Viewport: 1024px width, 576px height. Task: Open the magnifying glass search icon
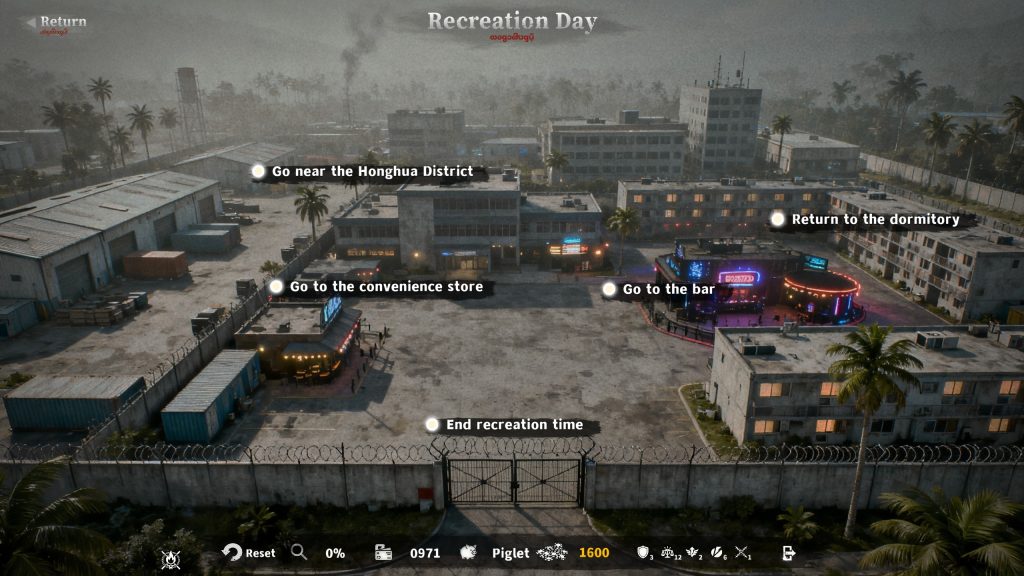299,552
